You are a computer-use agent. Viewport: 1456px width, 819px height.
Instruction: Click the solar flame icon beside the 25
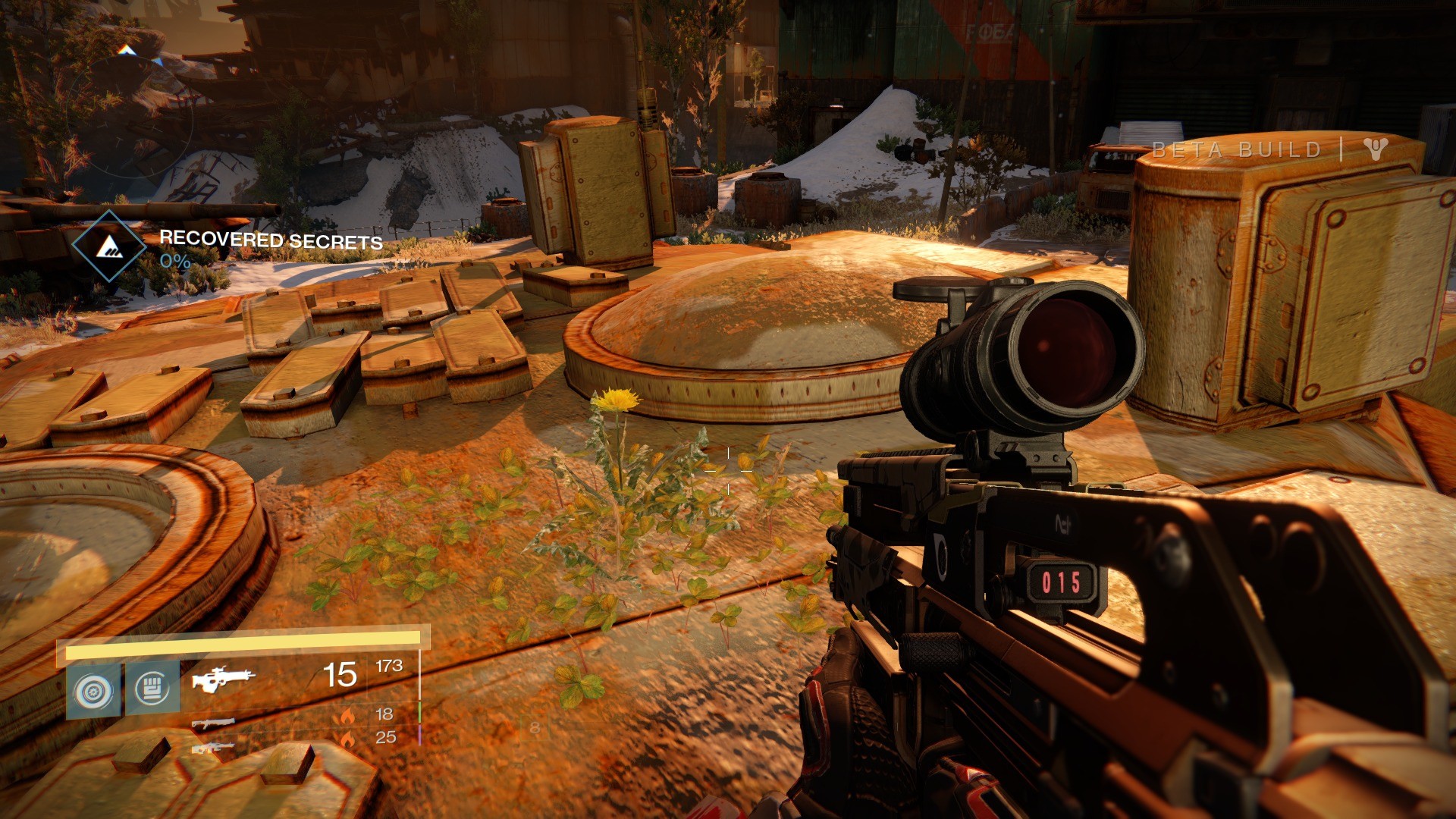[348, 737]
